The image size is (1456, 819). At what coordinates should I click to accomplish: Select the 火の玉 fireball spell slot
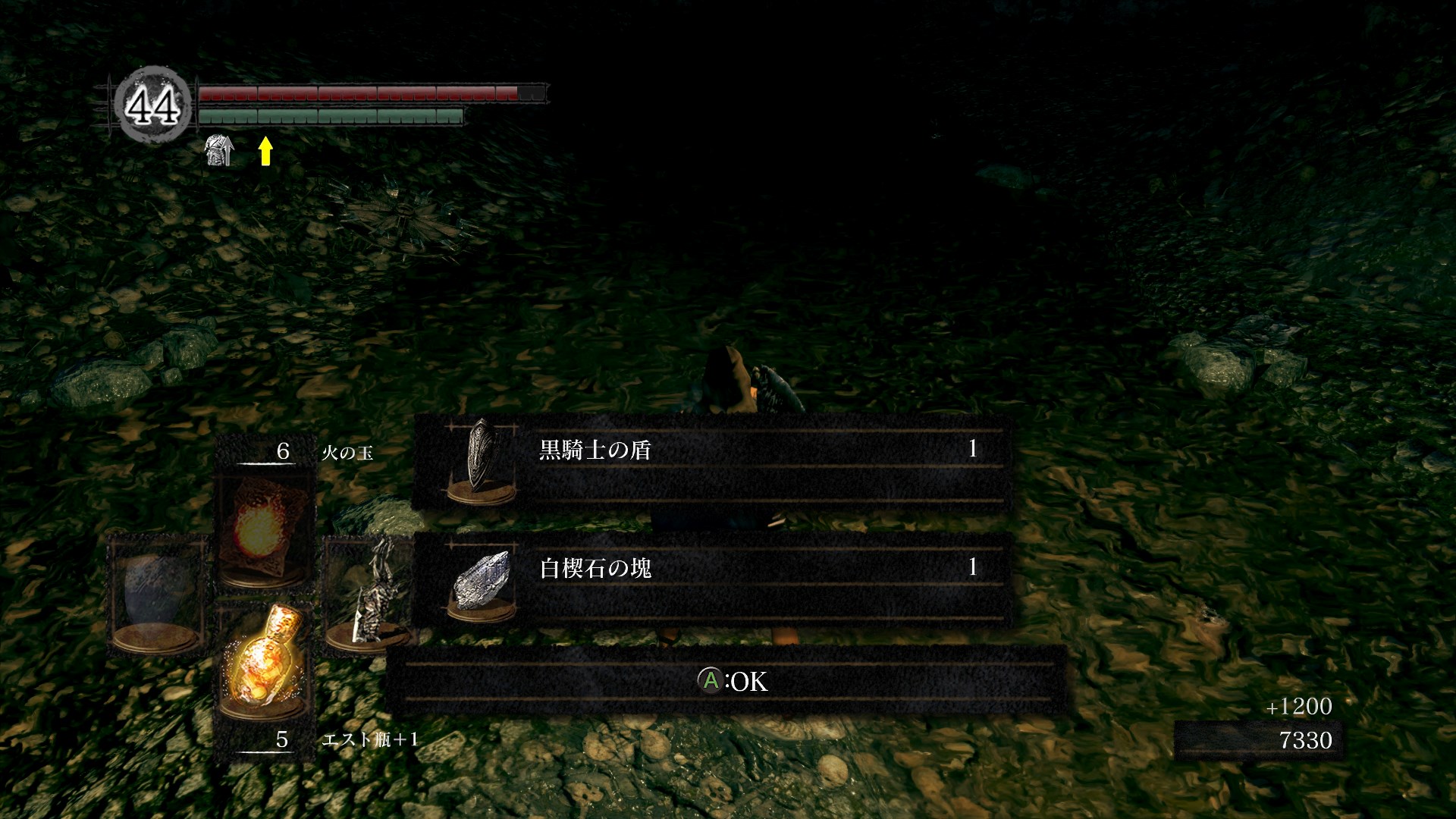262,527
